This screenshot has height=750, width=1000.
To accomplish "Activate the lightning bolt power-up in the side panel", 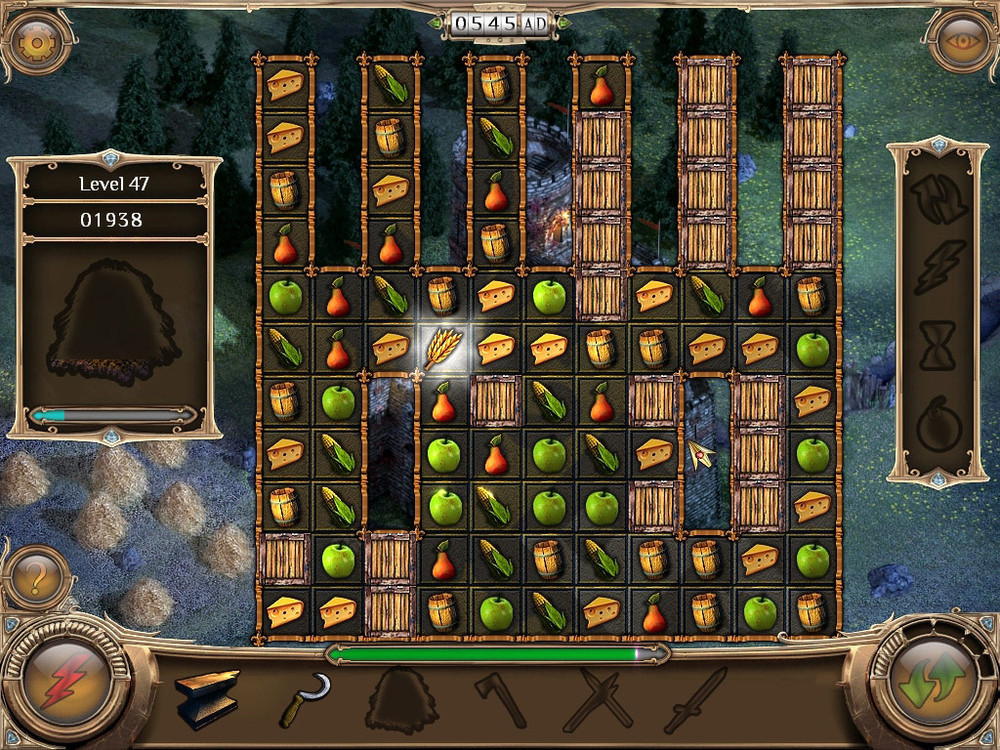I will click(940, 266).
